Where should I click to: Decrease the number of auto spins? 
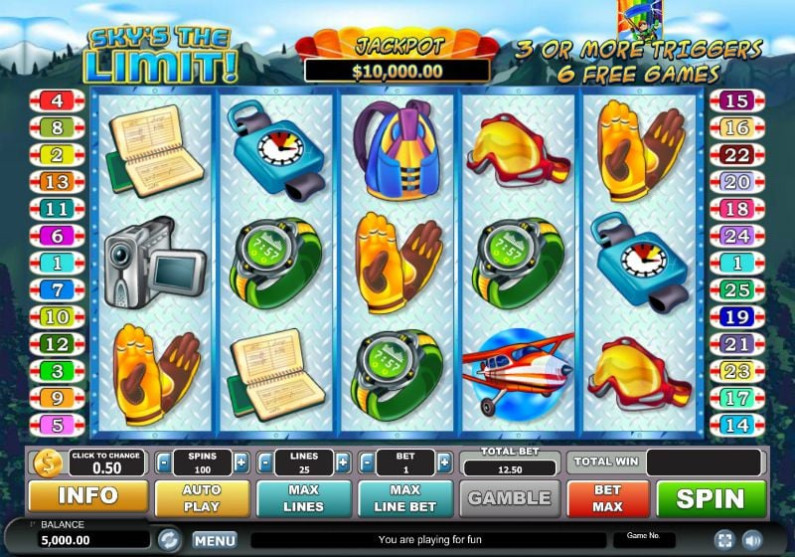click(164, 463)
